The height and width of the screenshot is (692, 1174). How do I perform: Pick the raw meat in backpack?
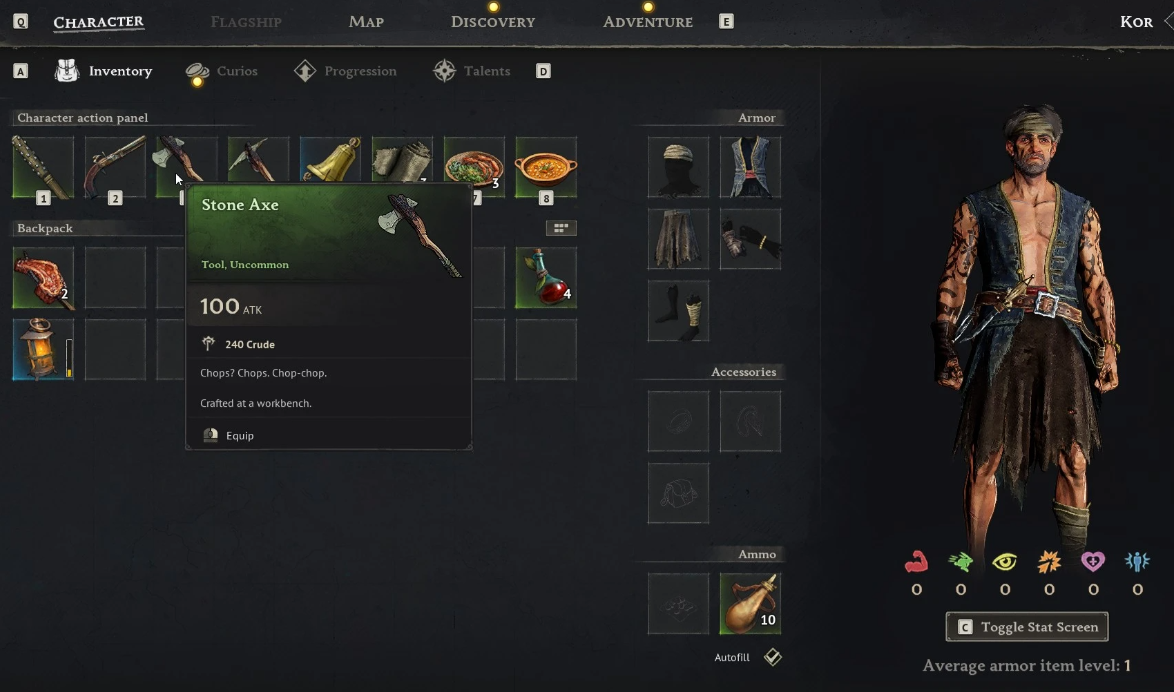pyautogui.click(x=43, y=278)
